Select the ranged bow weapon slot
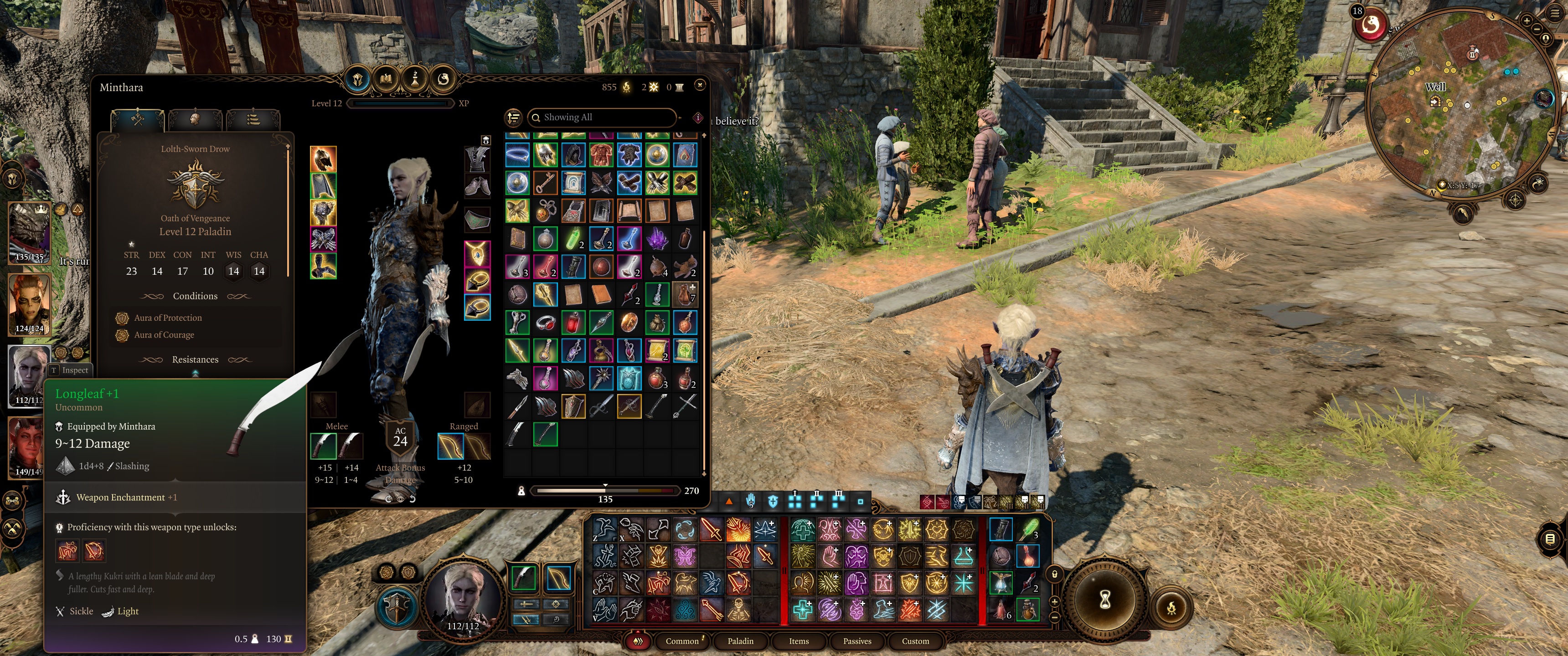 click(x=450, y=446)
